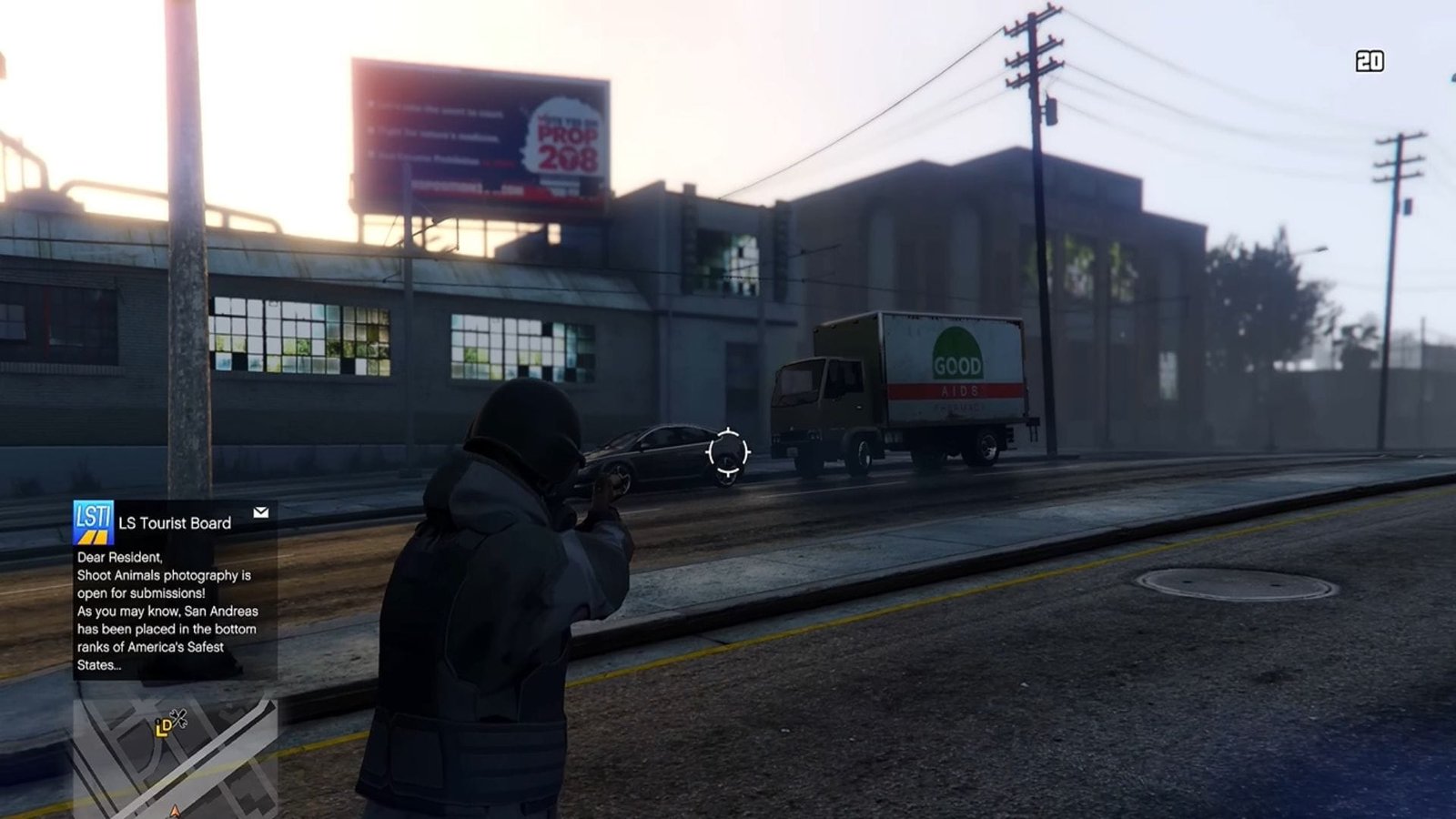Click the small black blip above the LD marker
Screen dimensions: 1456x819
[x=157, y=721]
